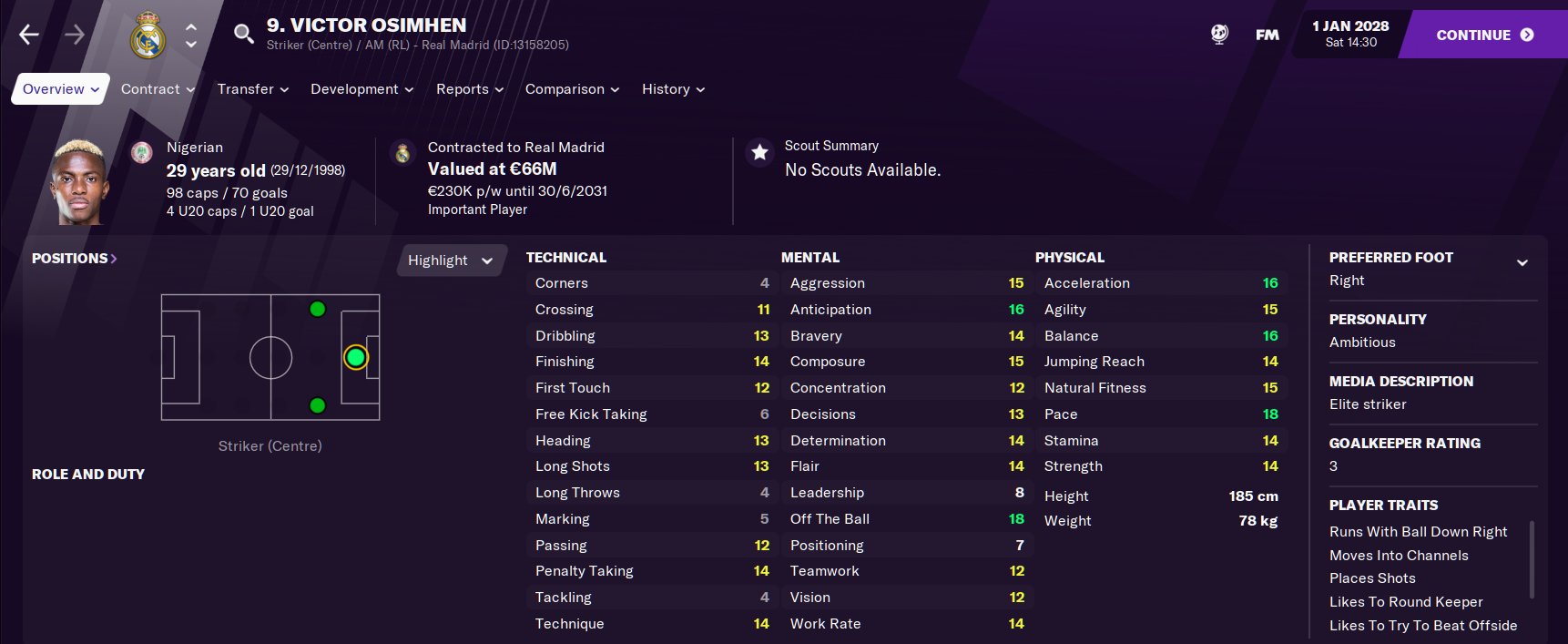Open the Overview tab dropdown
This screenshot has height=644, width=1568.
(x=61, y=89)
